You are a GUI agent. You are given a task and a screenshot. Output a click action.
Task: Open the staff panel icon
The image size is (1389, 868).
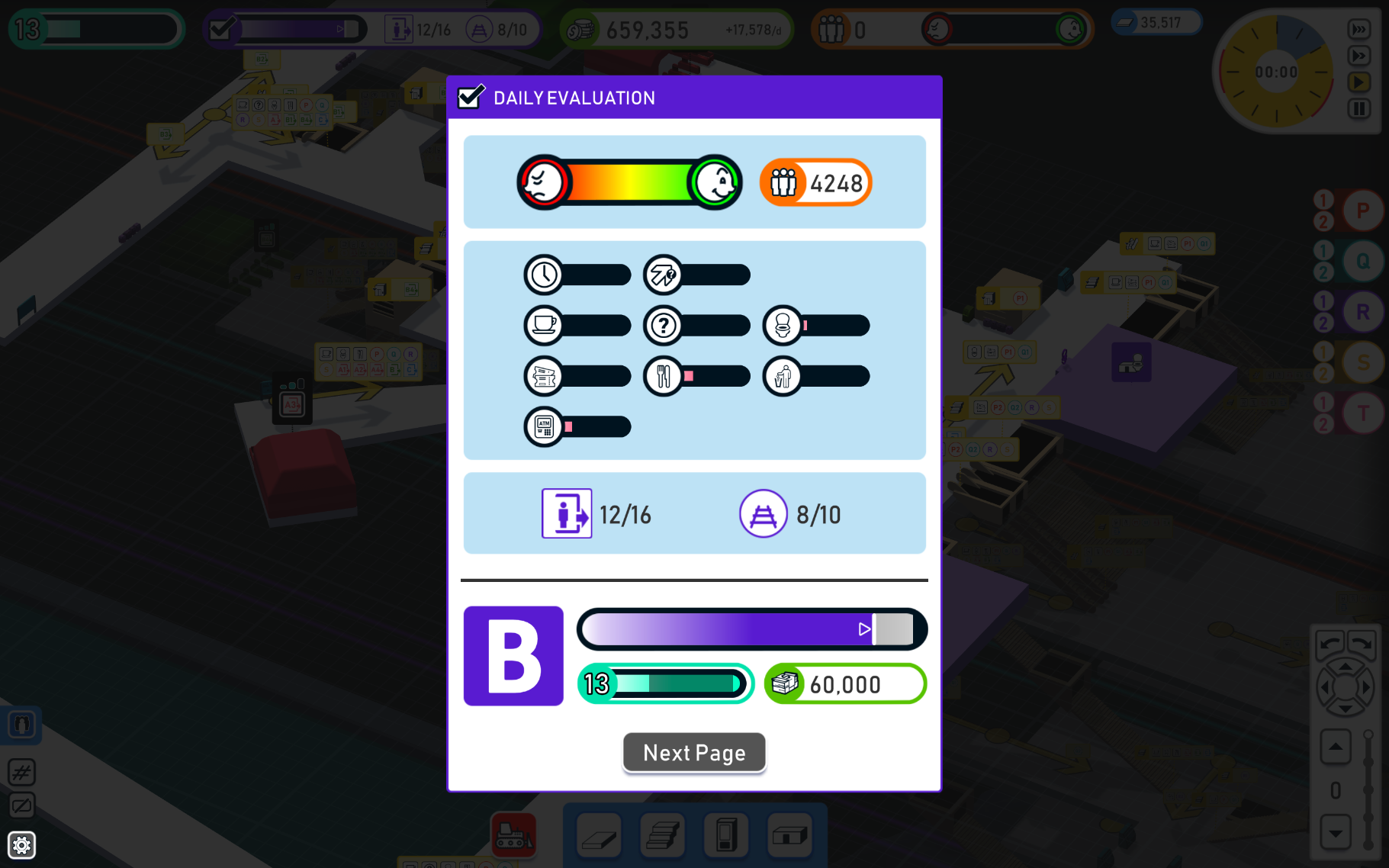pyautogui.click(x=22, y=725)
